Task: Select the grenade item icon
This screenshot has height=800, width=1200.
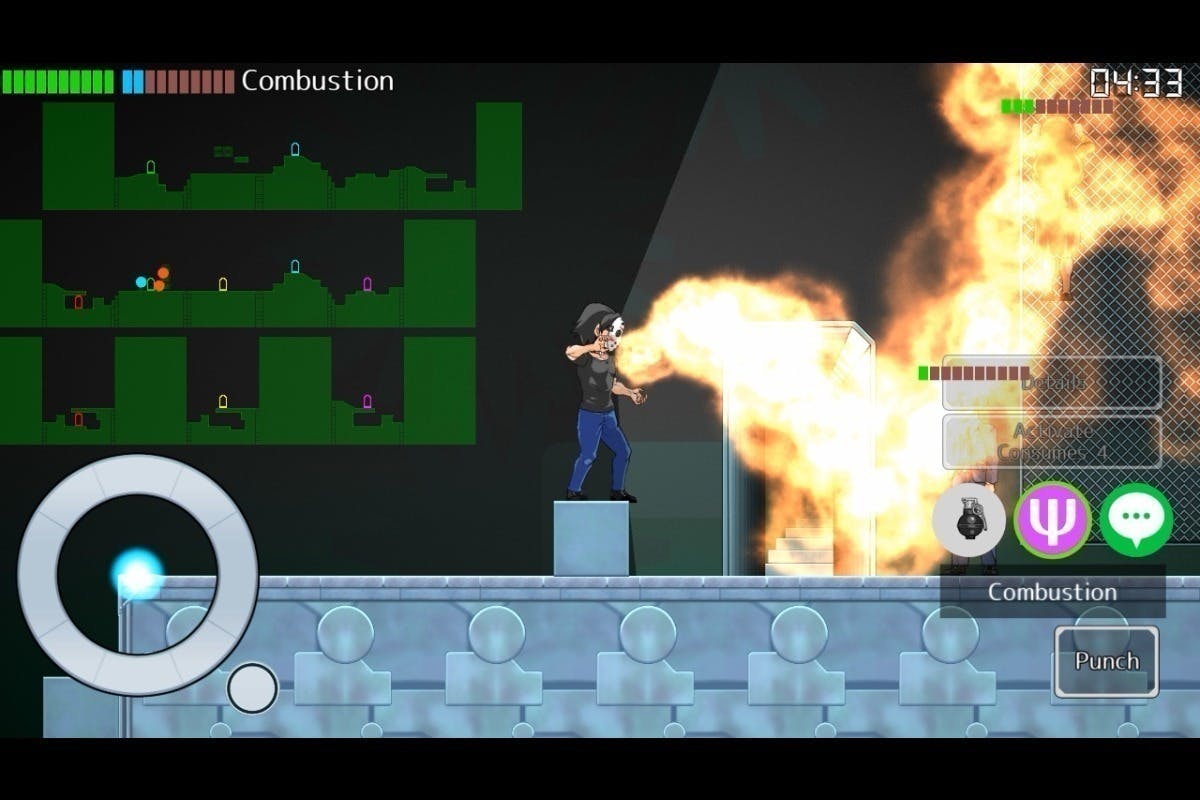Action: pos(968,520)
